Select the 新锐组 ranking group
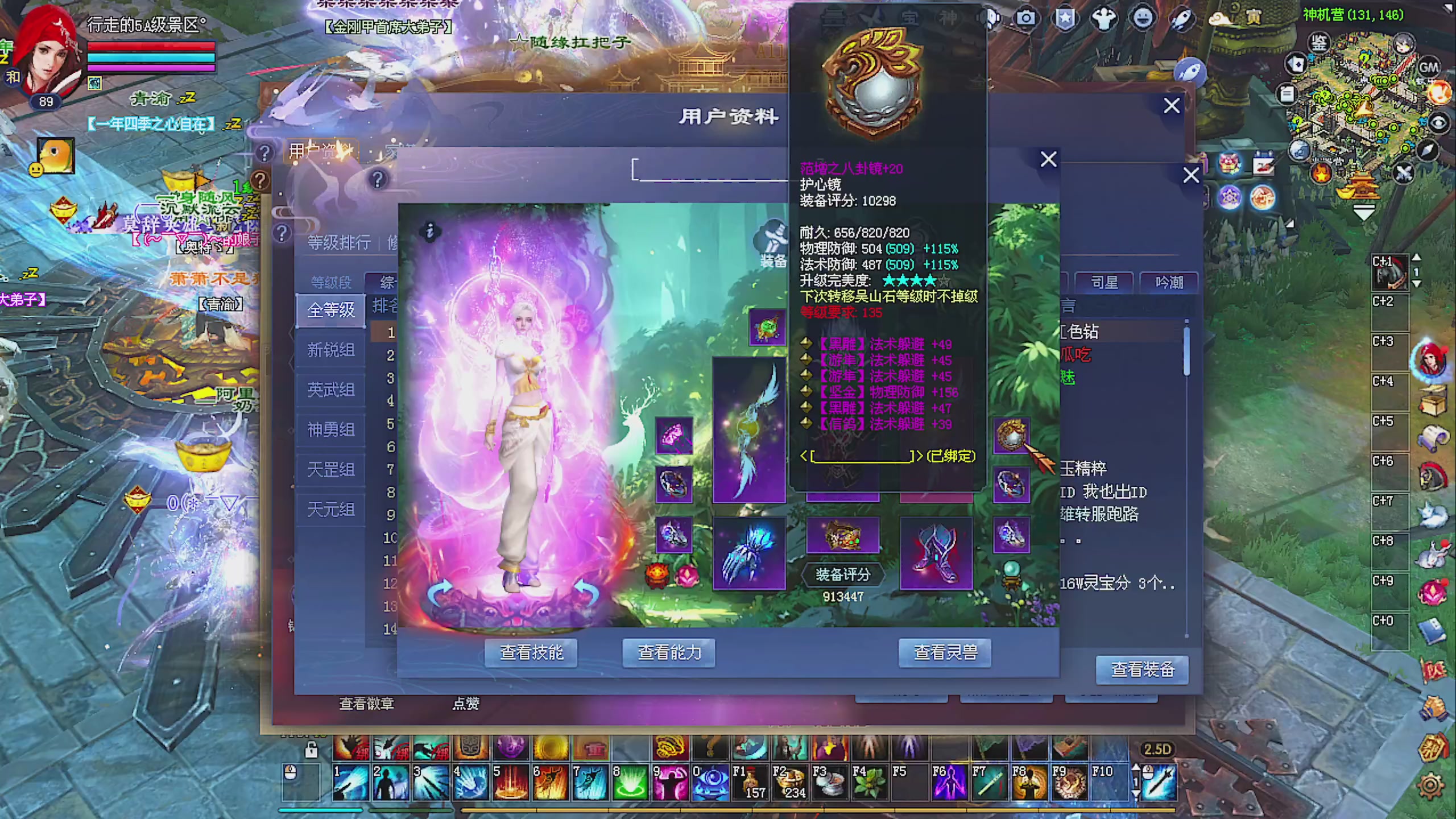 click(330, 350)
